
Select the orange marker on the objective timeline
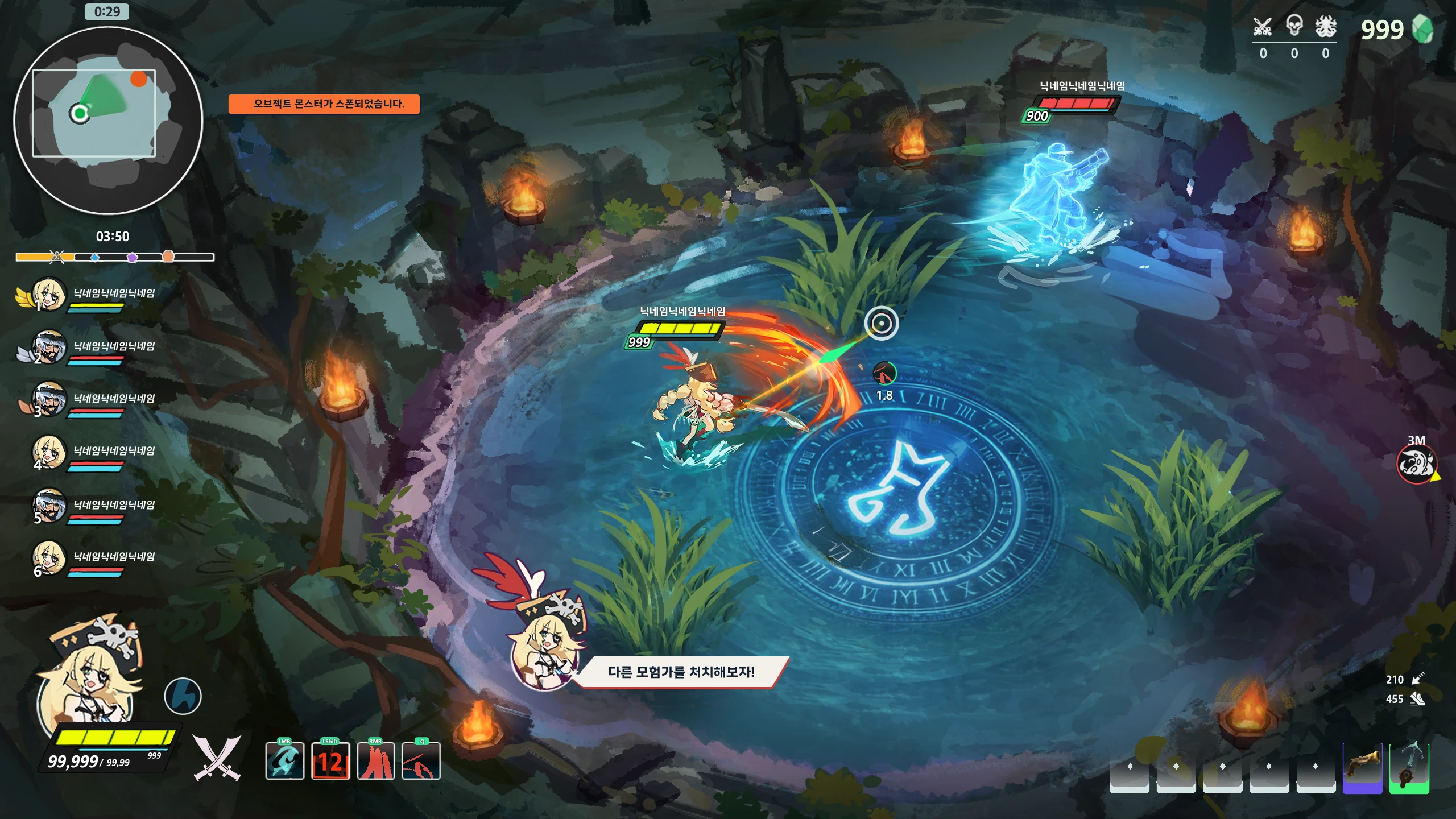168,257
